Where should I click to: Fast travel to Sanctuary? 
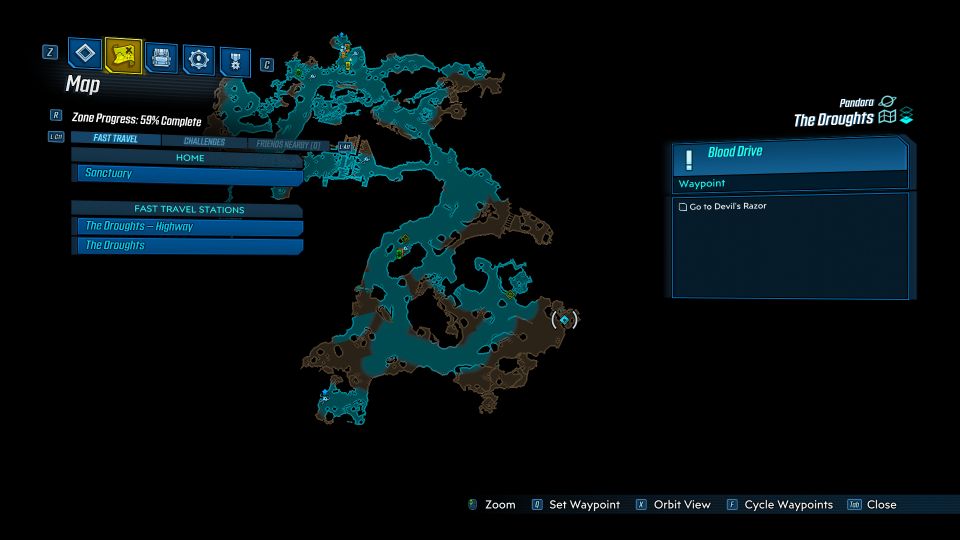click(x=189, y=174)
